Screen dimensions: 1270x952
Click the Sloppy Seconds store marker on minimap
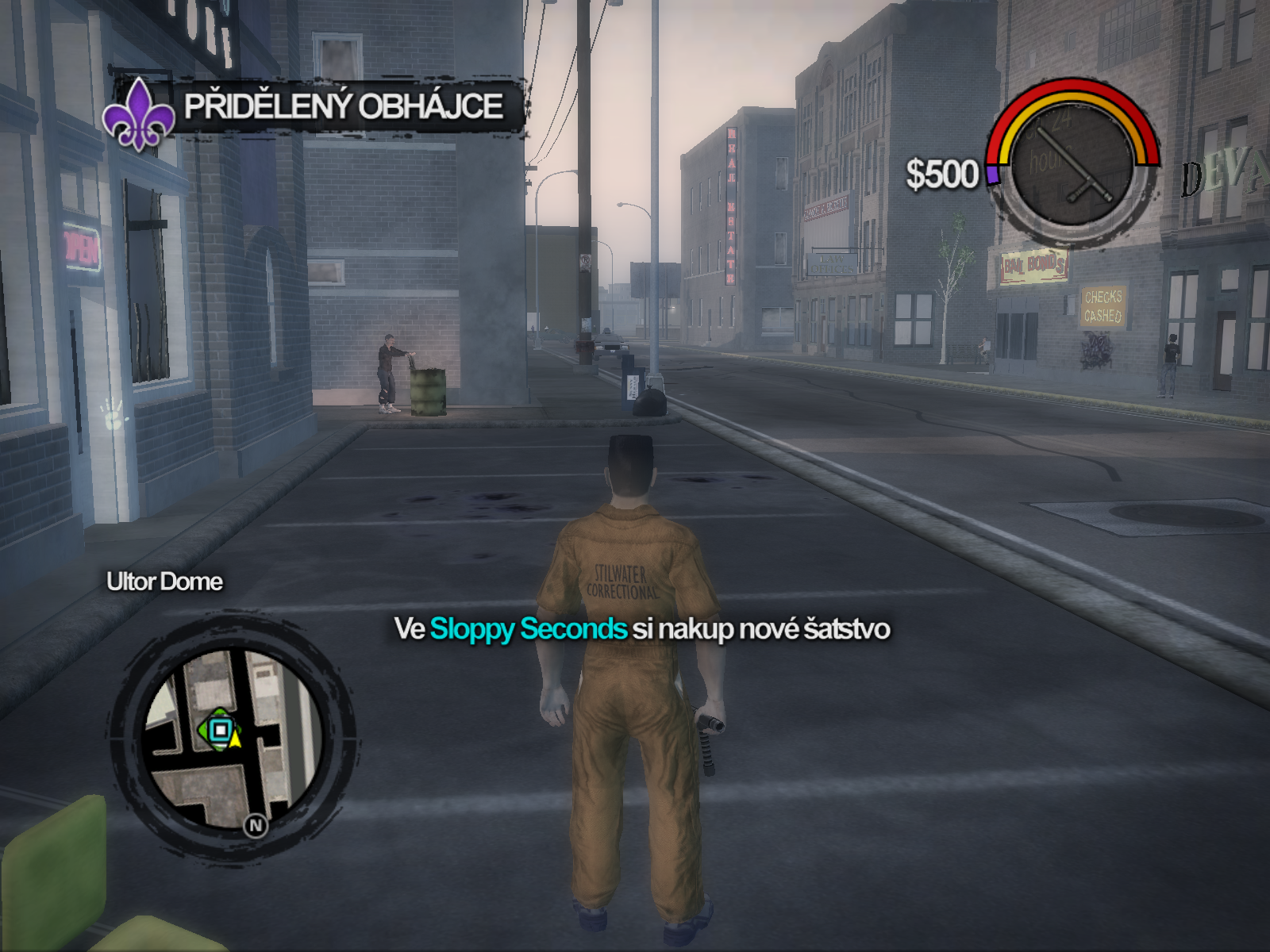(220, 729)
